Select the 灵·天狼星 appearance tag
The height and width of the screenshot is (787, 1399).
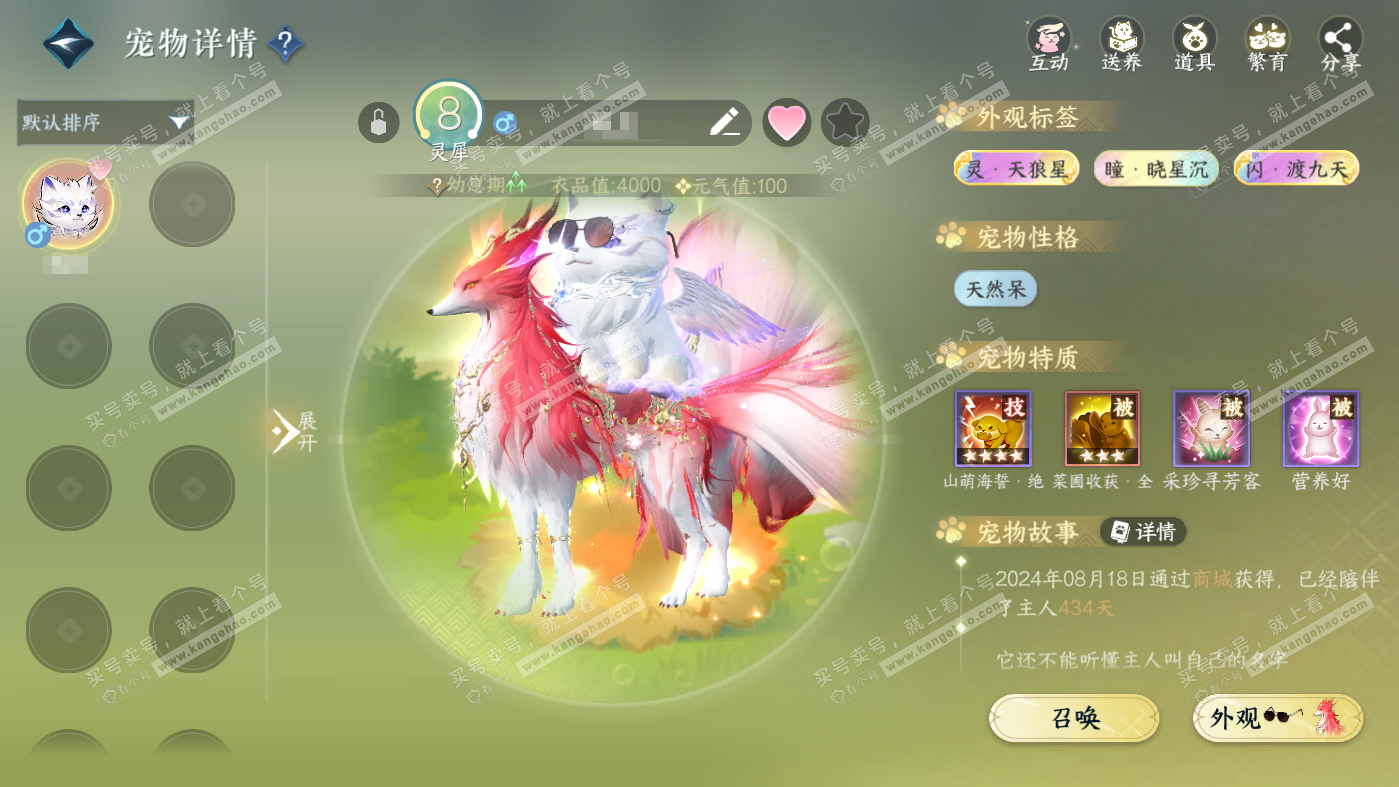[x=1016, y=169]
